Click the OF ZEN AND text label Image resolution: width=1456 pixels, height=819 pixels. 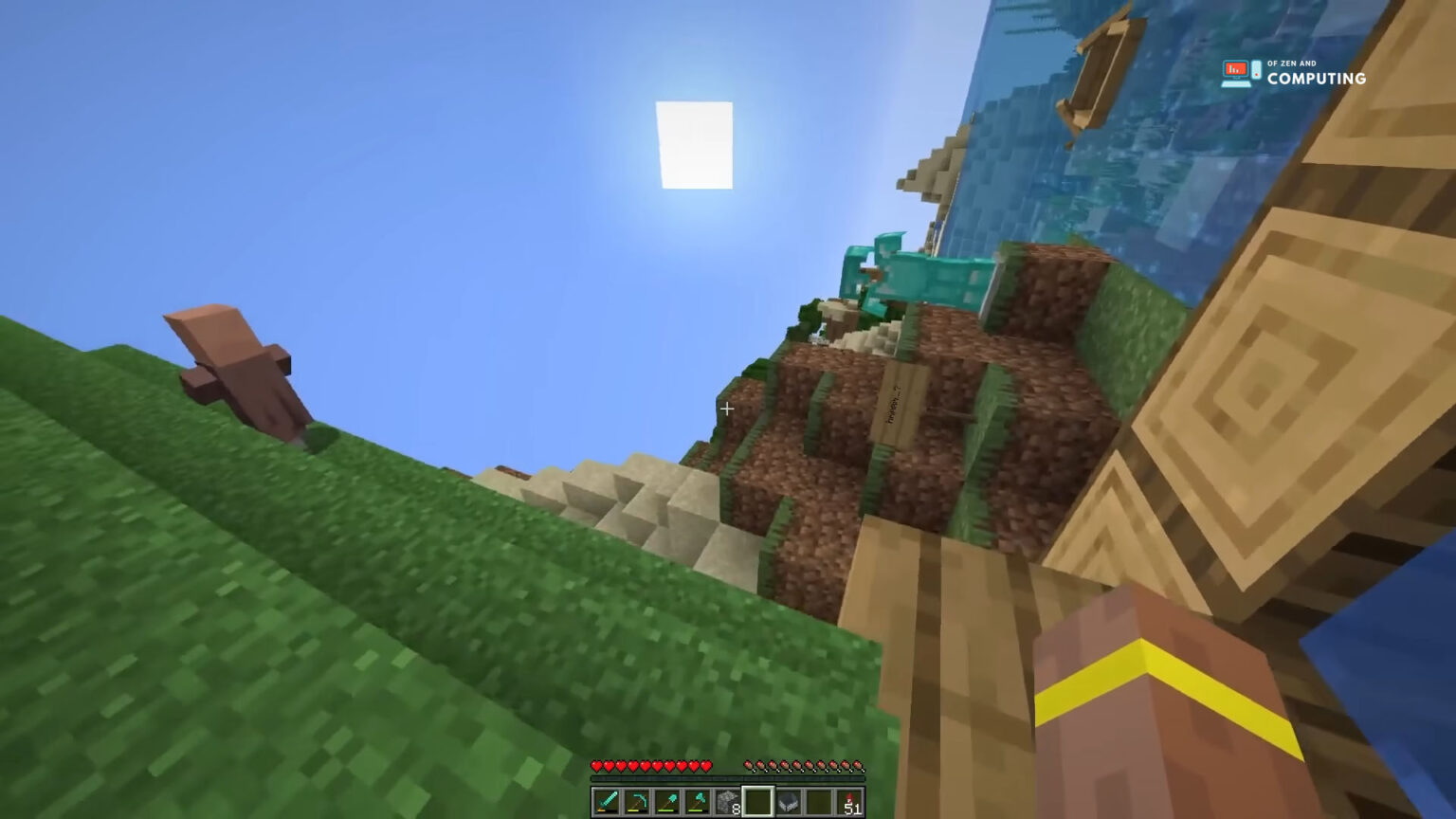coord(1291,64)
